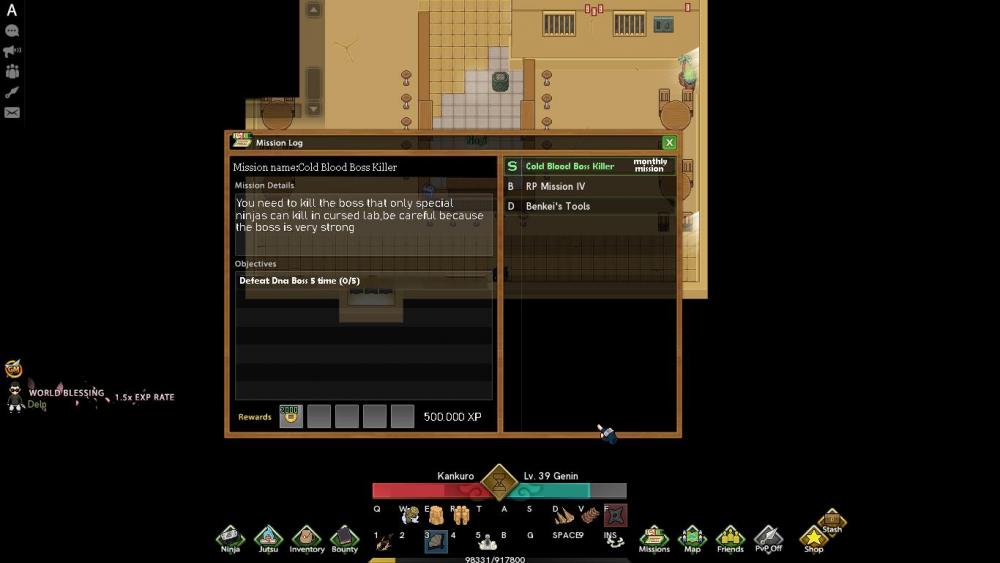Open the Inventory

306,538
